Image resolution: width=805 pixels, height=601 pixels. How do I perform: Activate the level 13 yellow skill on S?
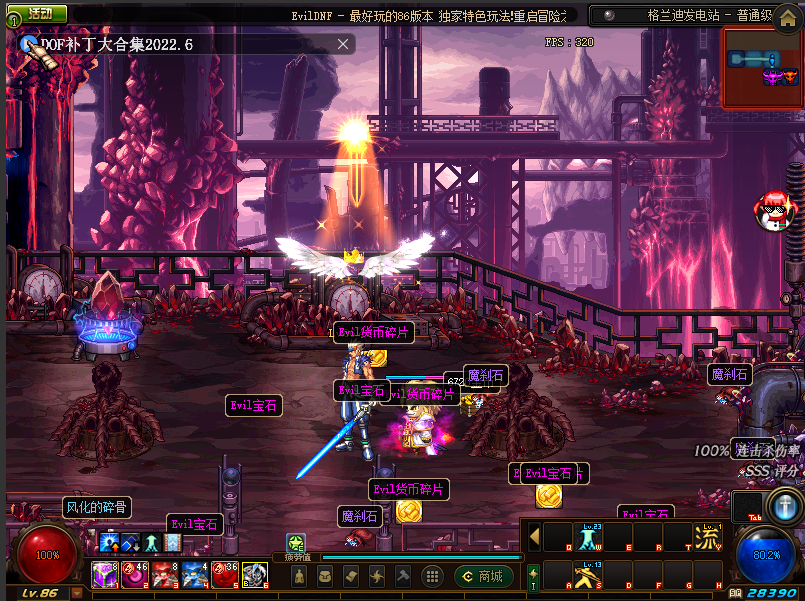pyautogui.click(x=587, y=575)
